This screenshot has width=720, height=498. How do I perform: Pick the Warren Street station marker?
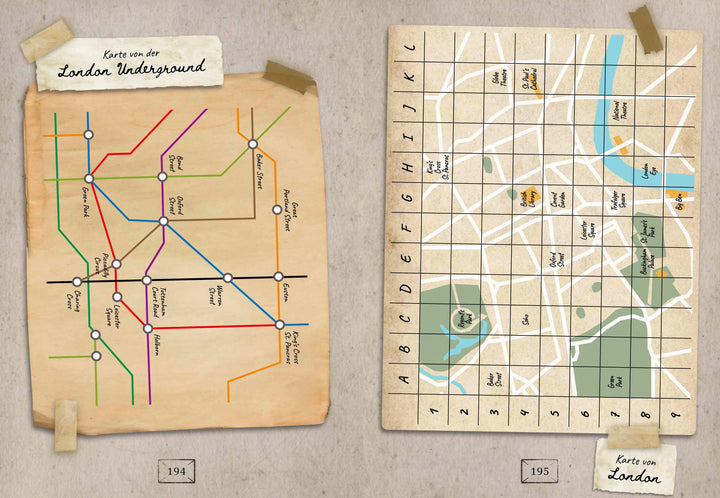coord(228,277)
